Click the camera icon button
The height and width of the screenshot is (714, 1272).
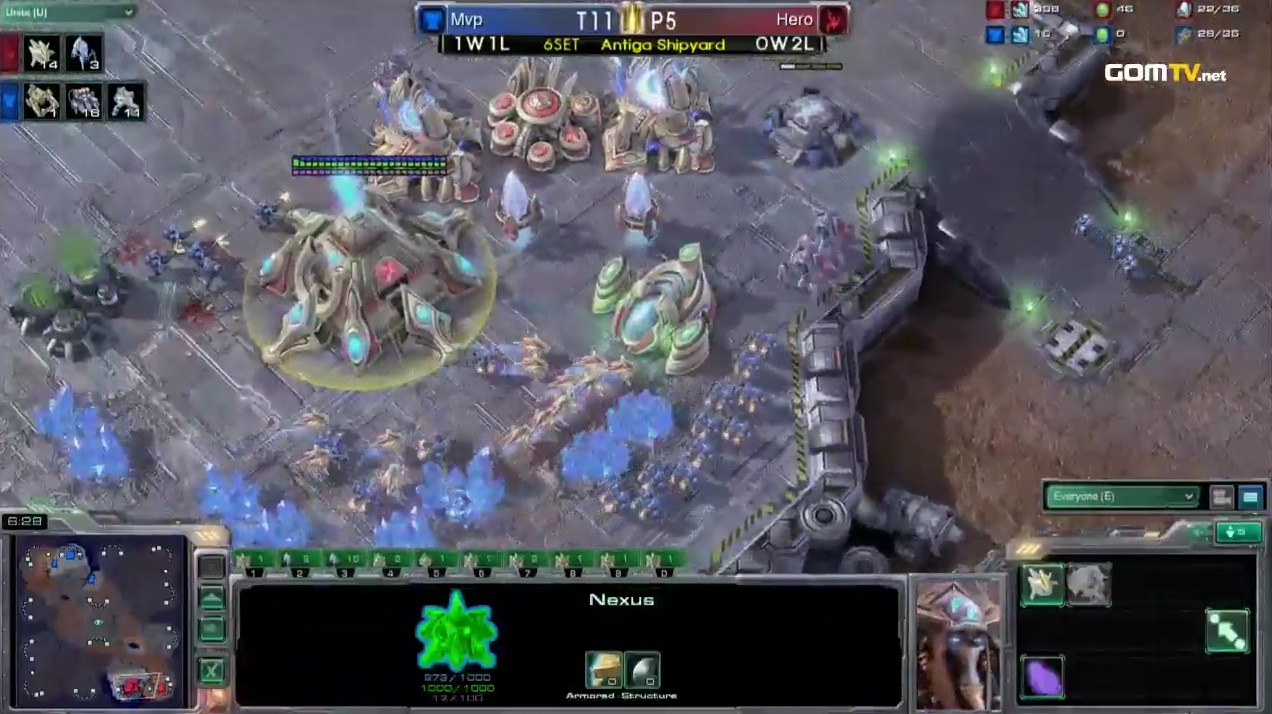click(x=1221, y=496)
